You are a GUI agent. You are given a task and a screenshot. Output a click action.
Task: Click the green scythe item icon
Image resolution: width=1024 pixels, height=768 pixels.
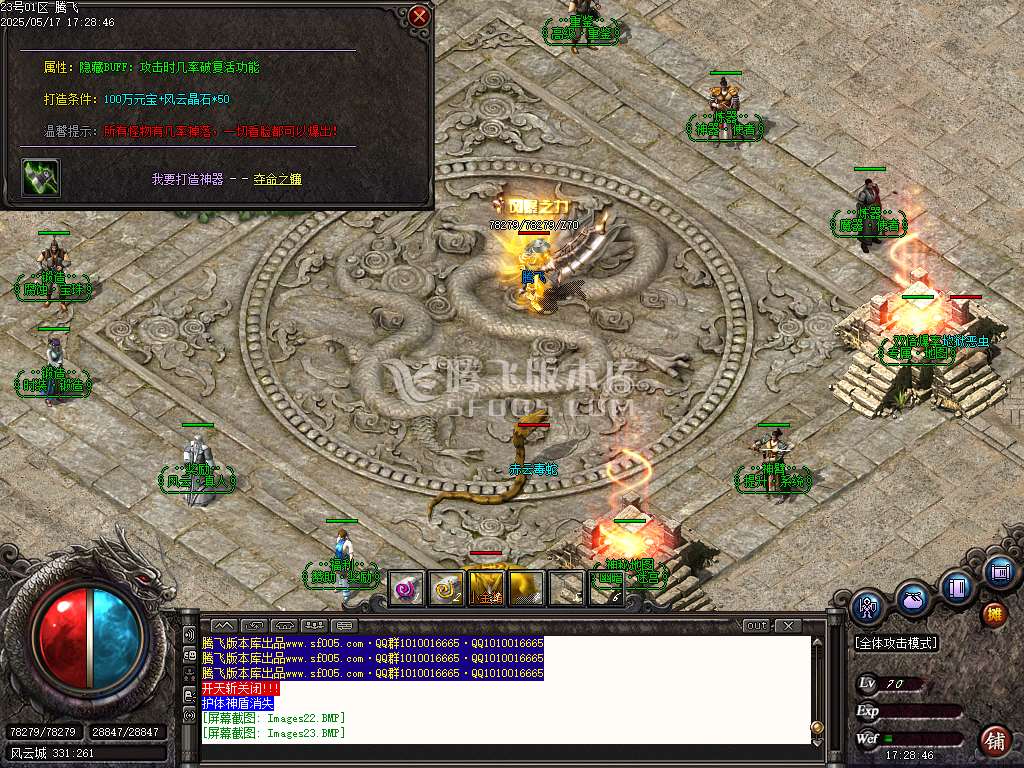coord(41,178)
